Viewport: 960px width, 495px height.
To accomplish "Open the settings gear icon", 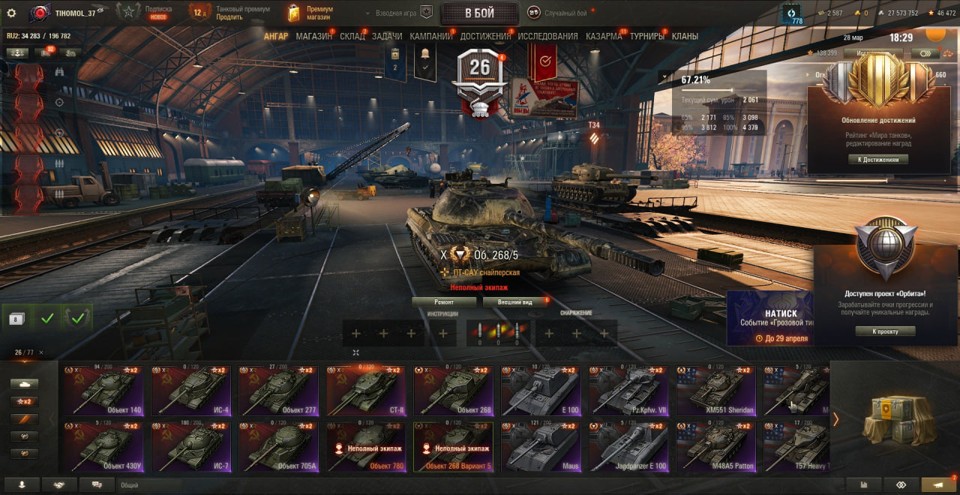I will [12, 13].
